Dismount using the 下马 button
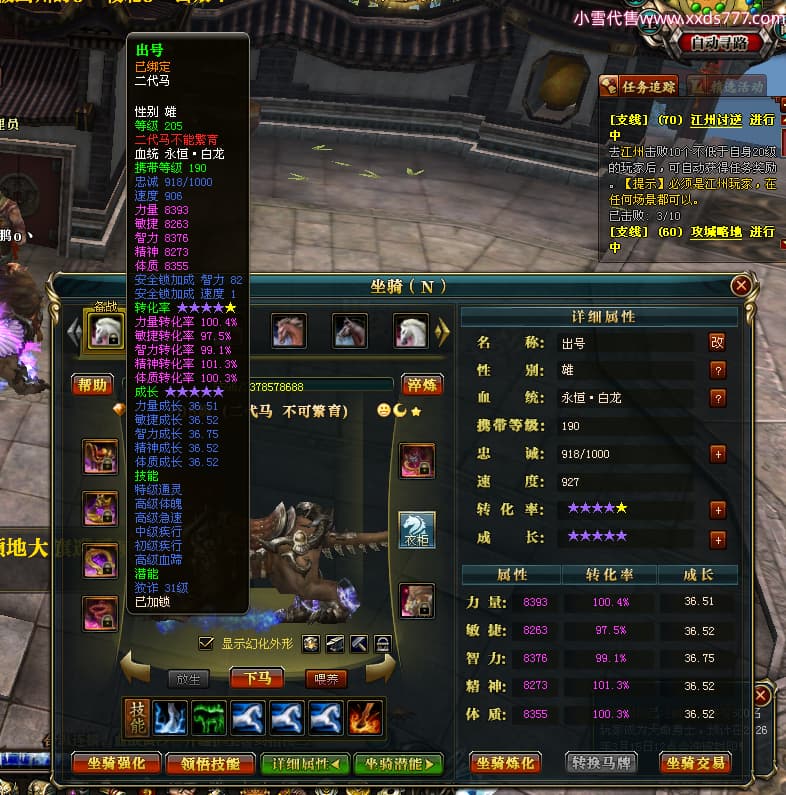786x795 pixels. click(258, 679)
